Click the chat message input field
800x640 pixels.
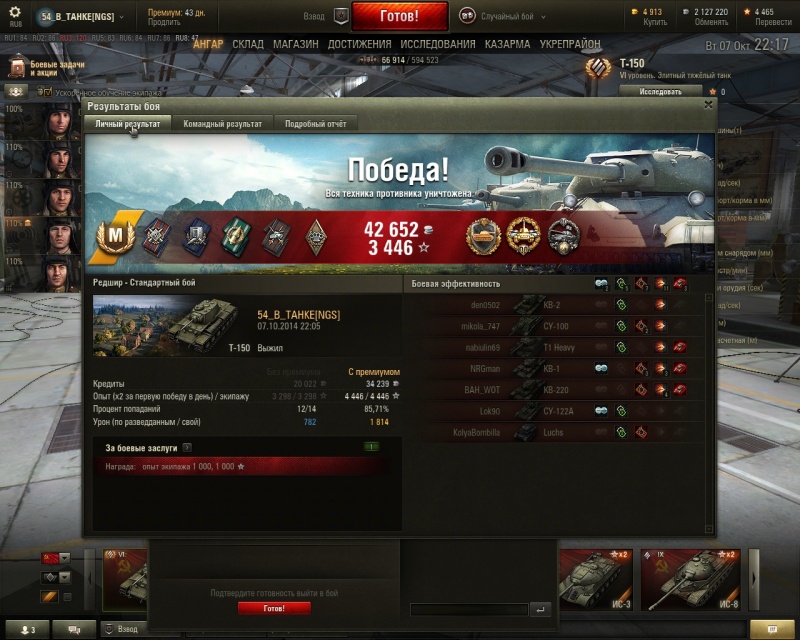(468, 609)
